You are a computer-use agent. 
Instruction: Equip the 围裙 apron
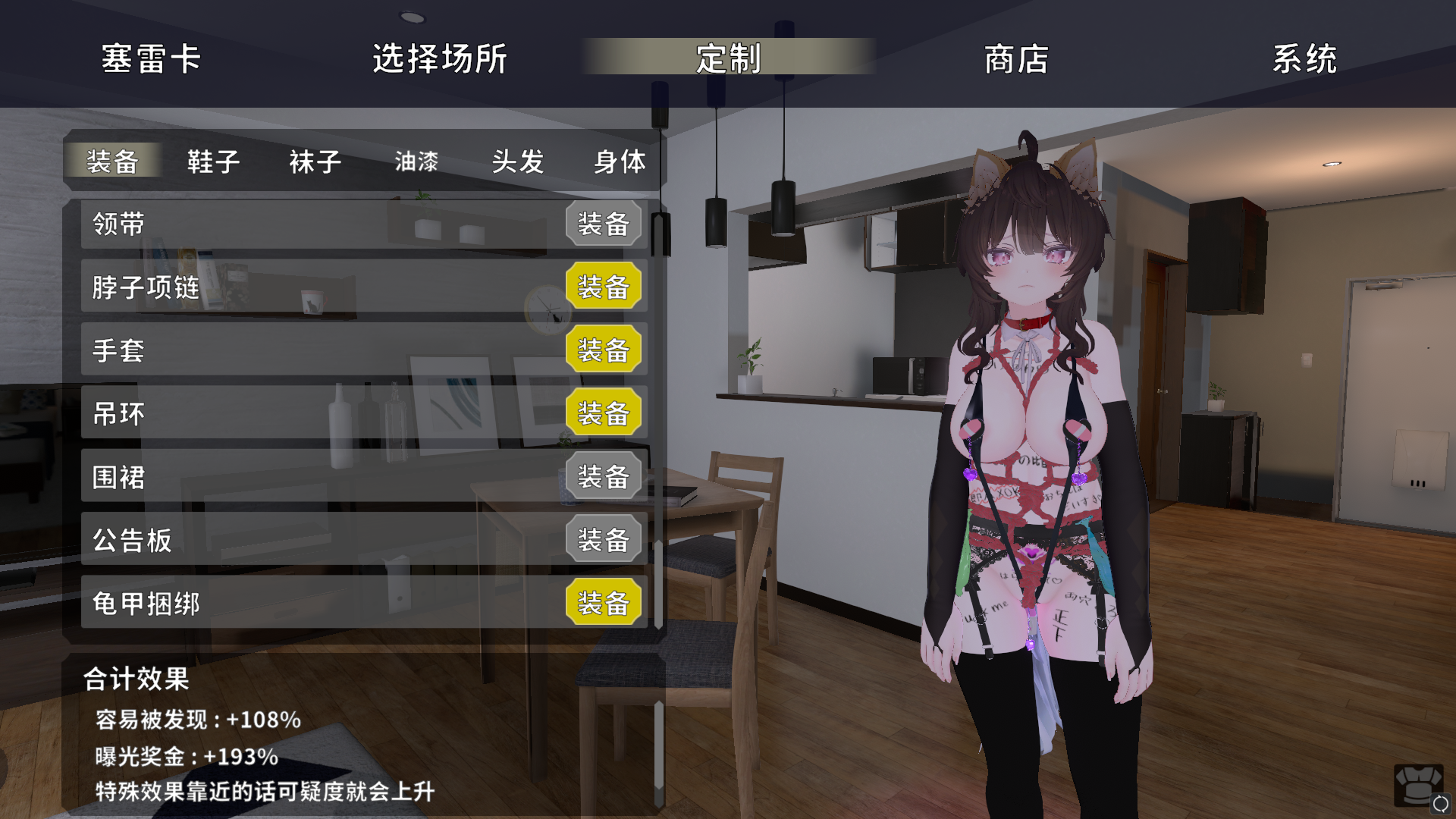(604, 477)
